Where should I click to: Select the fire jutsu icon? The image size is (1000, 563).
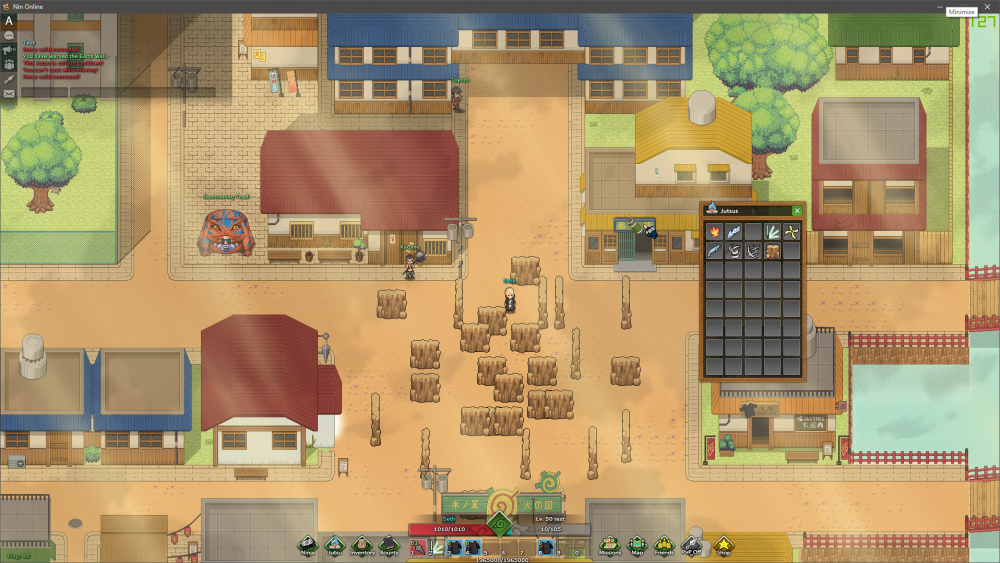point(714,232)
